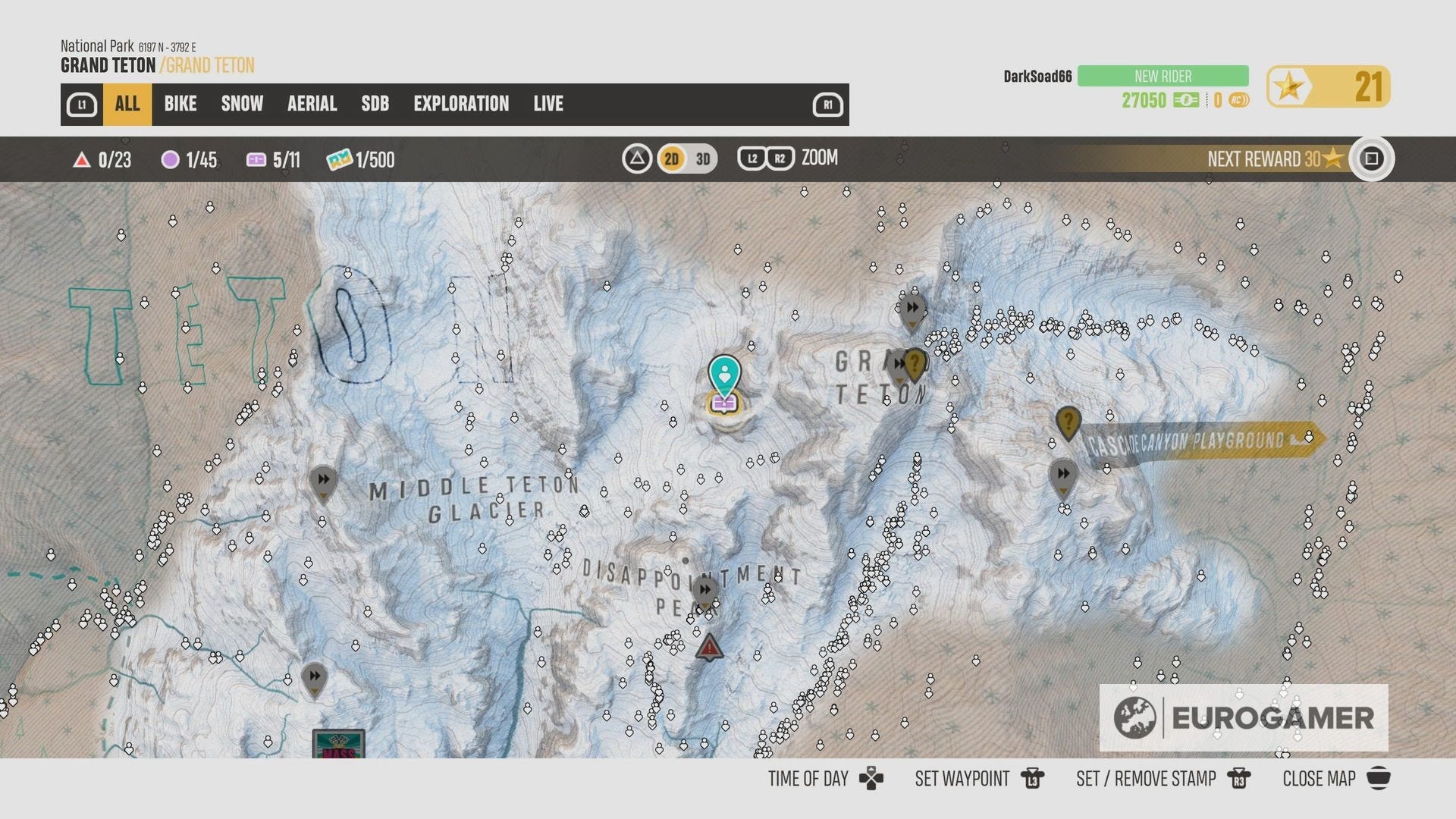This screenshot has width=1456, height=819.
Task: Select the BIKE filter tab
Action: tap(180, 104)
